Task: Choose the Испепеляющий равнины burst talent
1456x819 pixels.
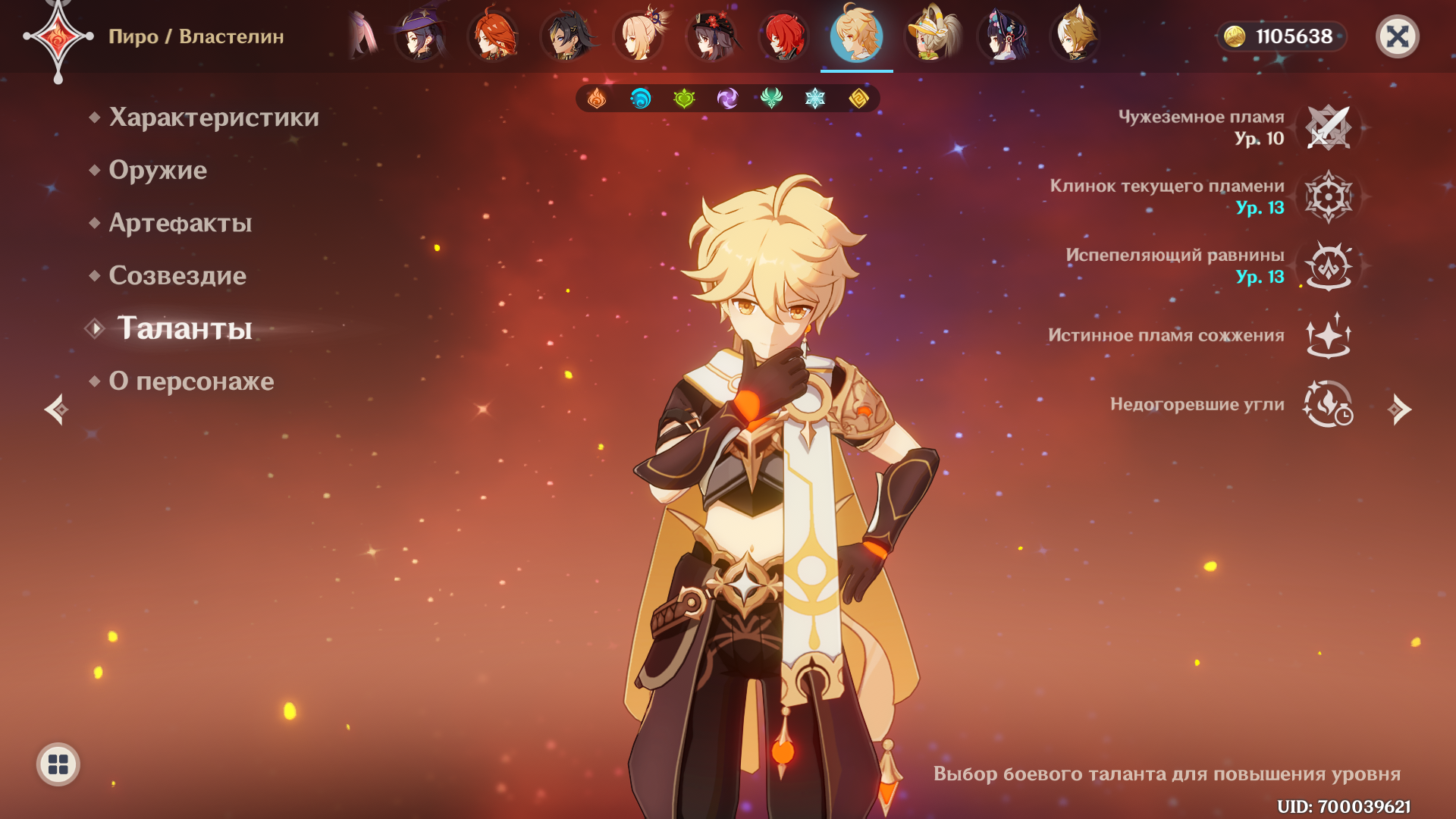Action: (1329, 265)
